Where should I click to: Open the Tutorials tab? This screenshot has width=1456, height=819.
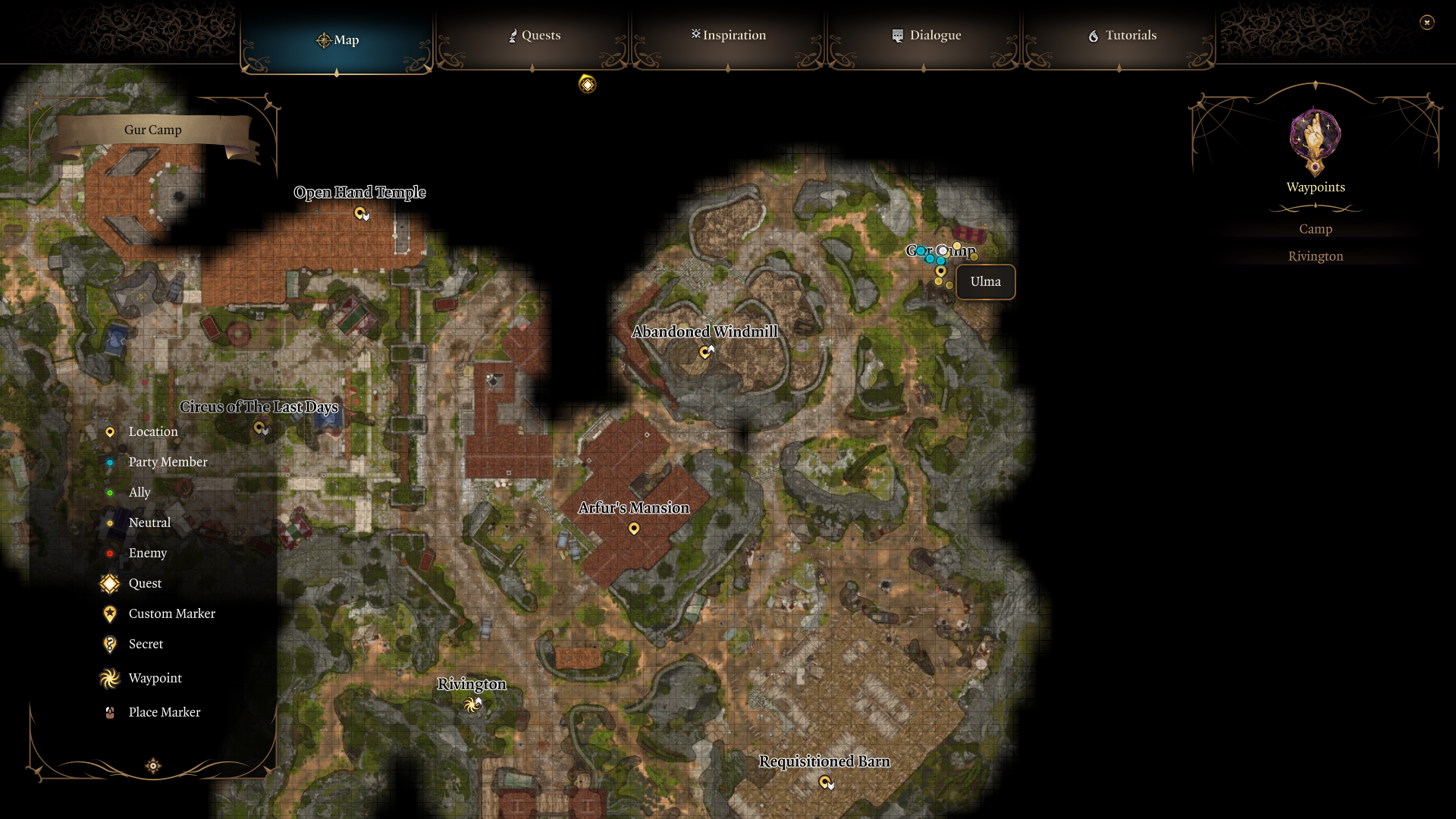point(1122,35)
